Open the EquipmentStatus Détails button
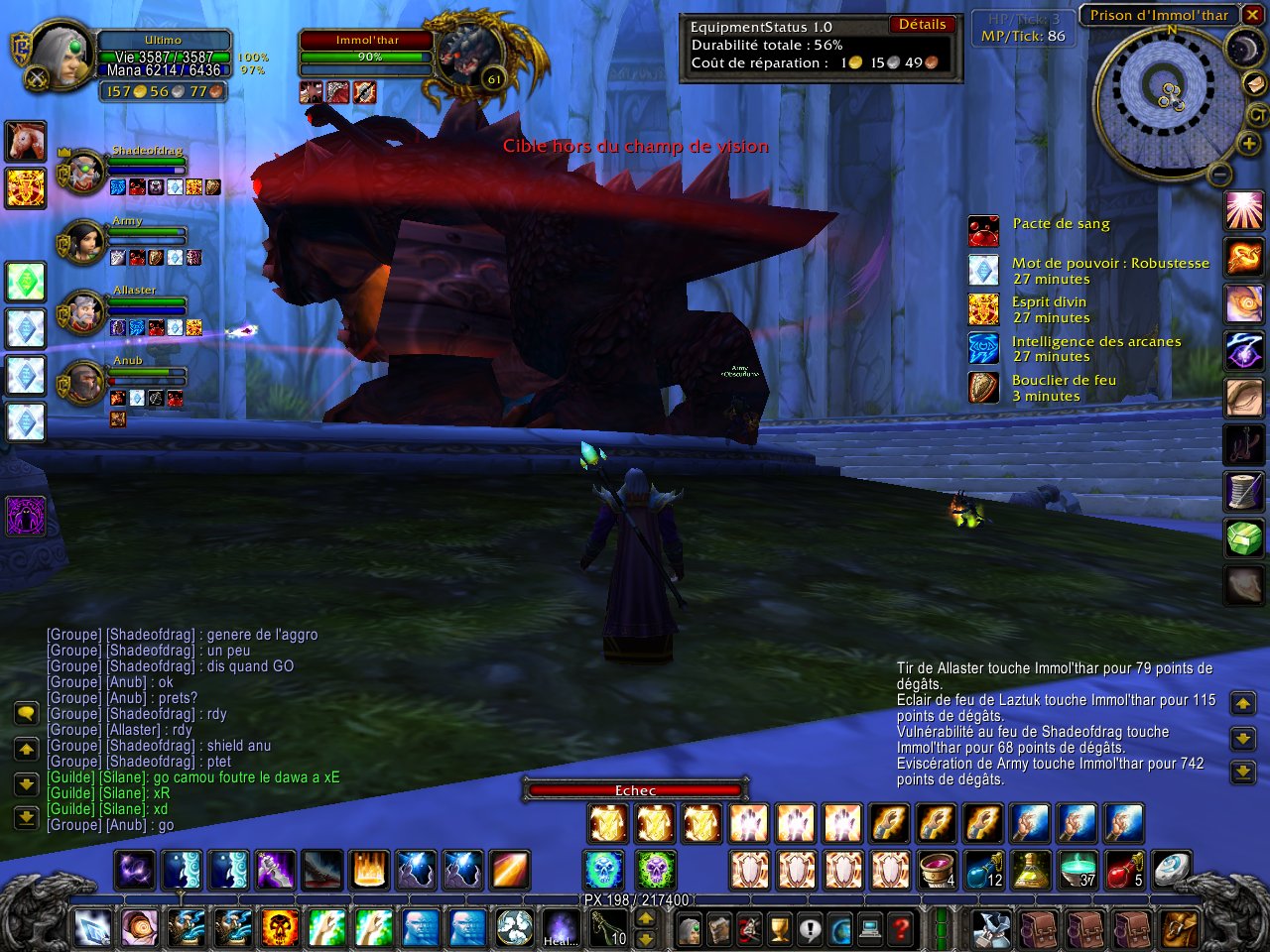Image resolution: width=1270 pixels, height=952 pixels. click(x=923, y=25)
